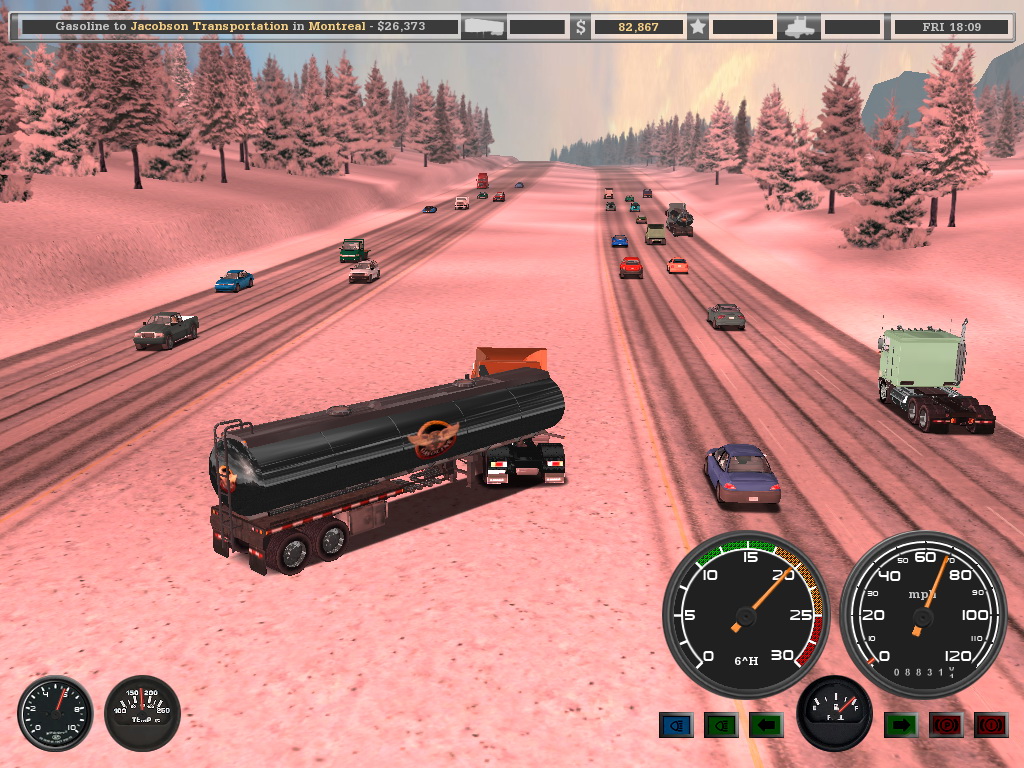Activate the right turn signal arrow
This screenshot has height=768, width=1024.
(x=901, y=725)
